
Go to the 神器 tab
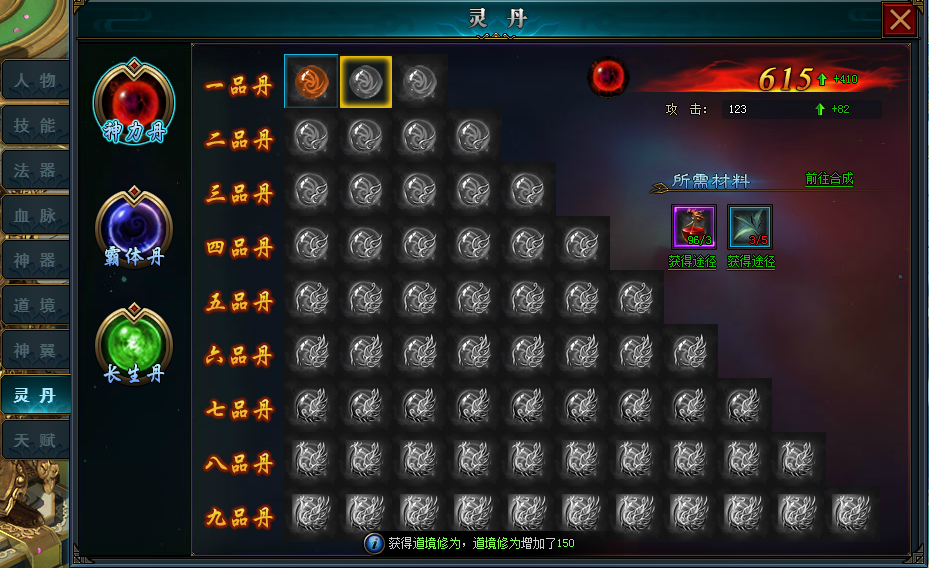click(x=35, y=260)
